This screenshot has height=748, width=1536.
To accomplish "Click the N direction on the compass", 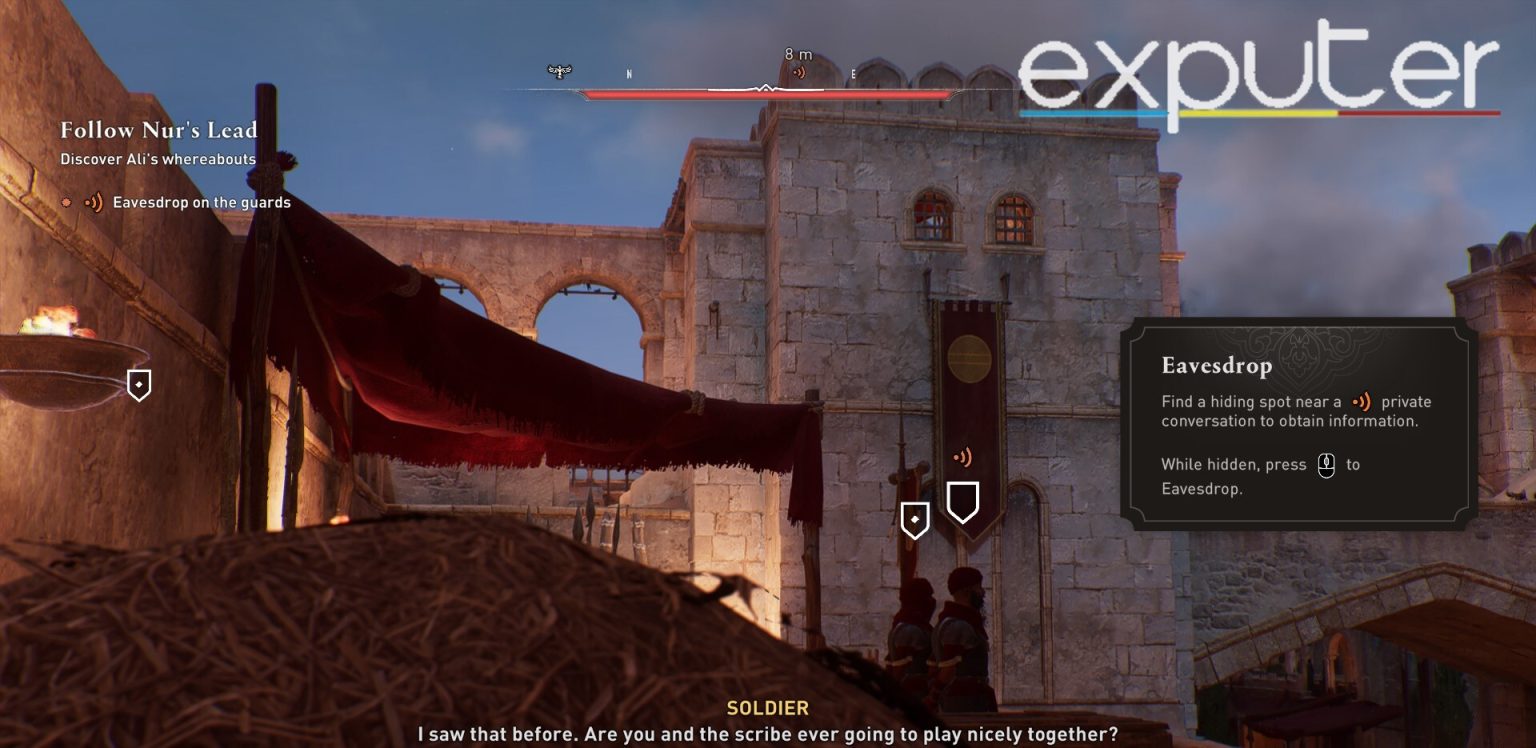I will click(628, 73).
